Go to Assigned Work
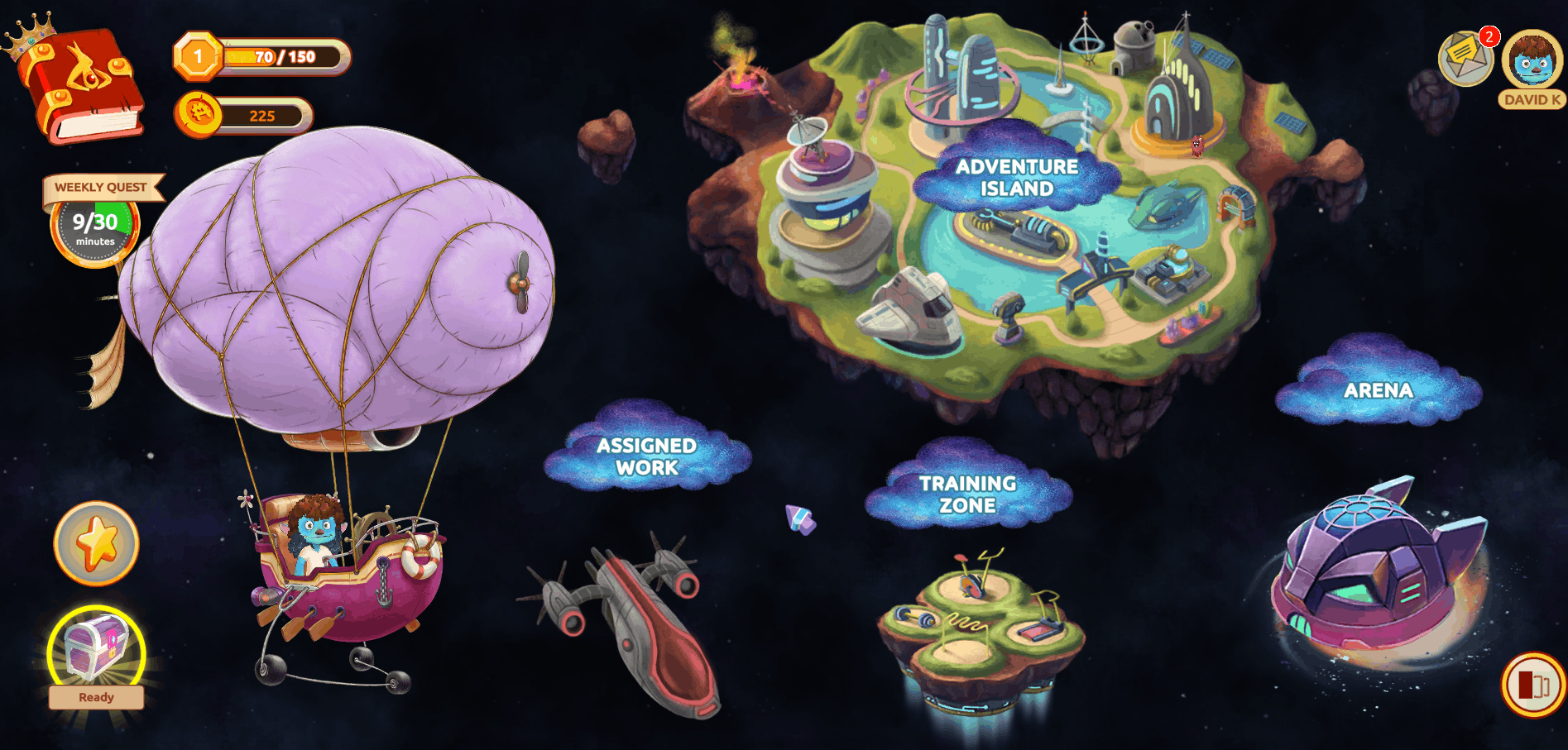 [x=647, y=456]
